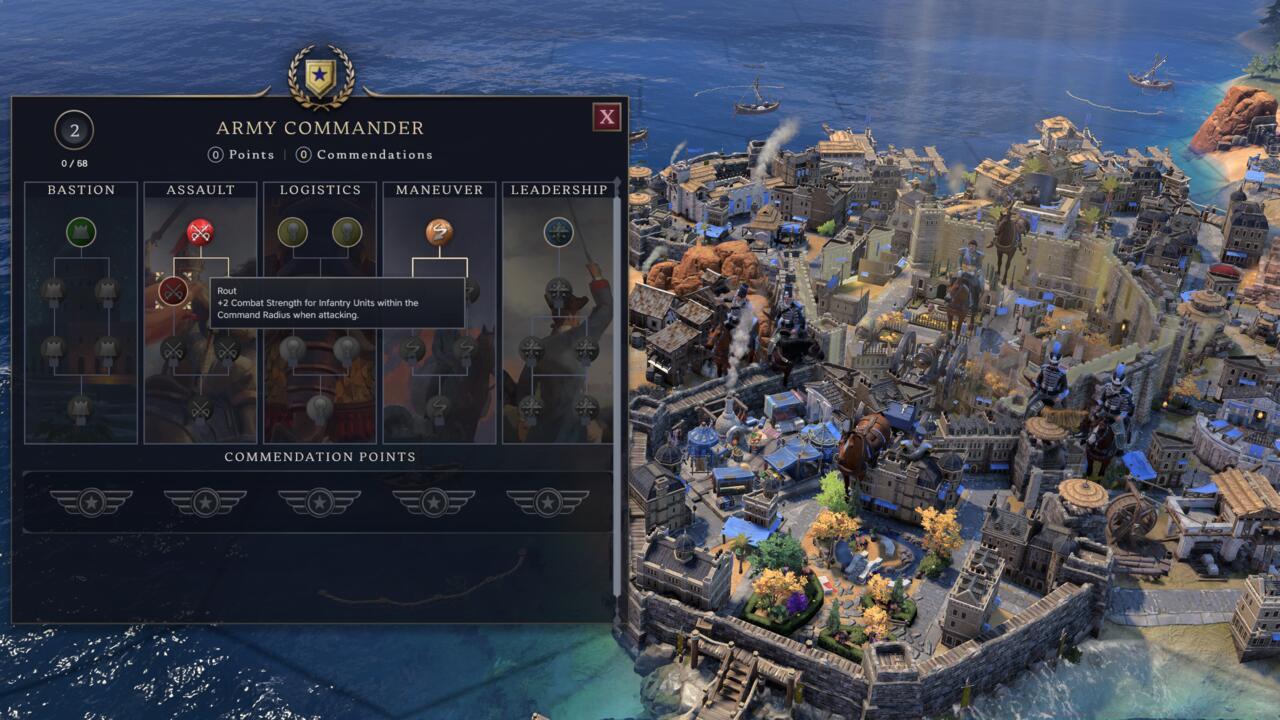Select the Bastion tree's green top promotion
Screen dimensions: 1280x720
(81, 232)
